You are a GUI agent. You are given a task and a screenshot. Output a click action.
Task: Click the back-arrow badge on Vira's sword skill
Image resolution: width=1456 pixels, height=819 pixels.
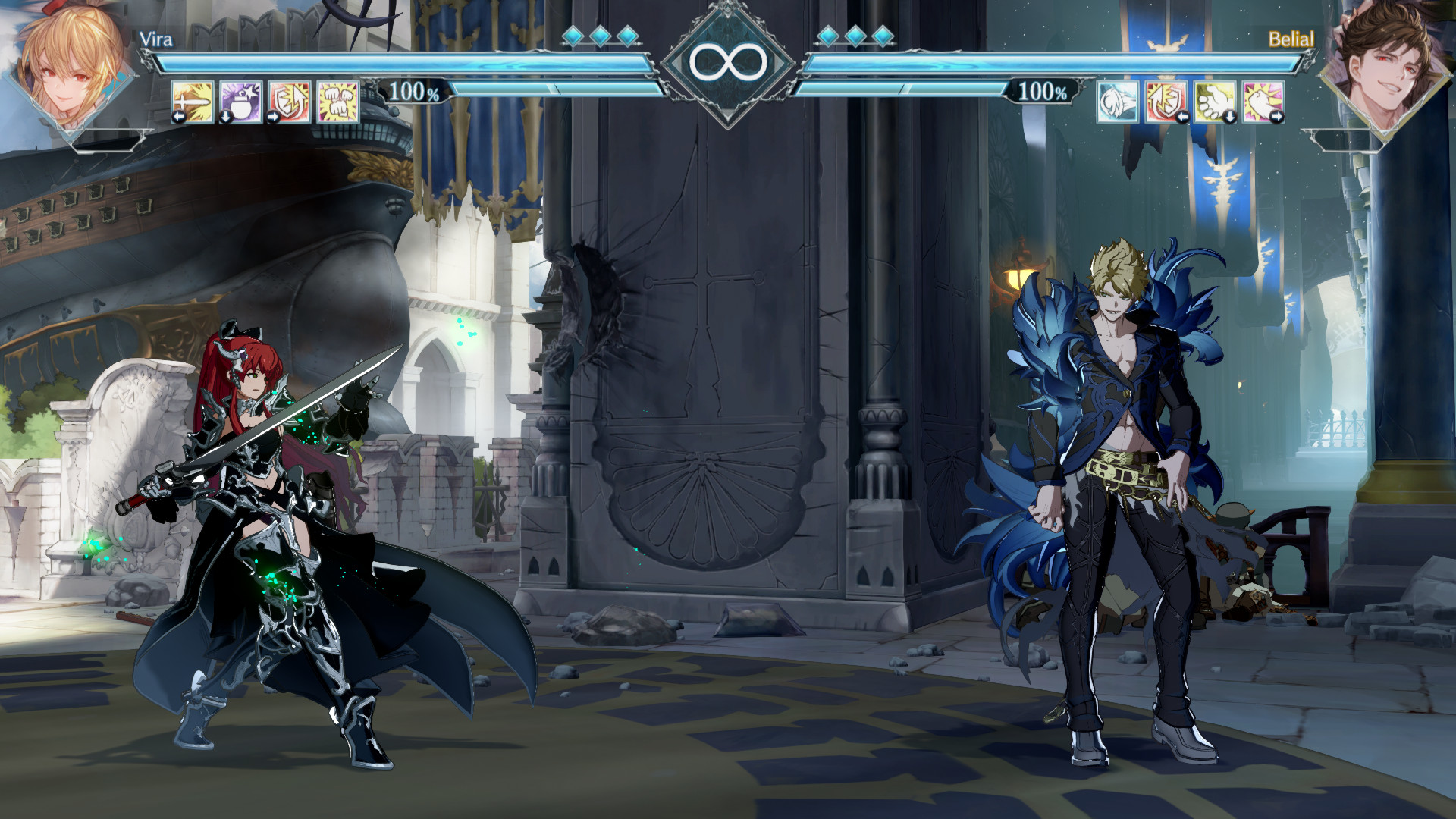pyautogui.click(x=179, y=116)
